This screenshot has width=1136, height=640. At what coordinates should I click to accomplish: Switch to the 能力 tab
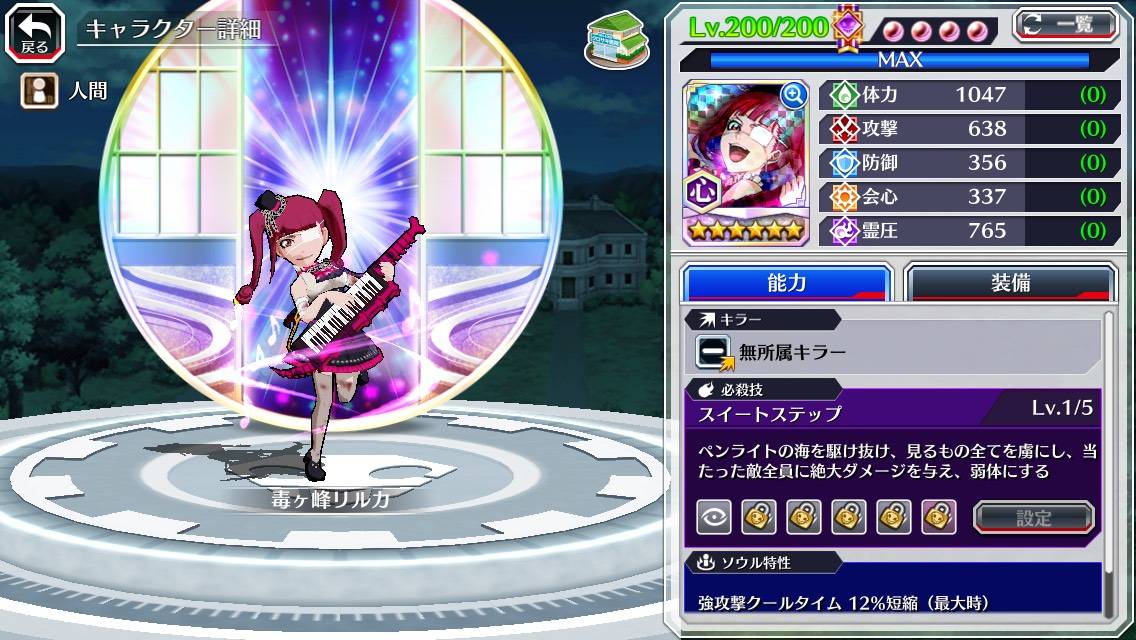pos(786,283)
